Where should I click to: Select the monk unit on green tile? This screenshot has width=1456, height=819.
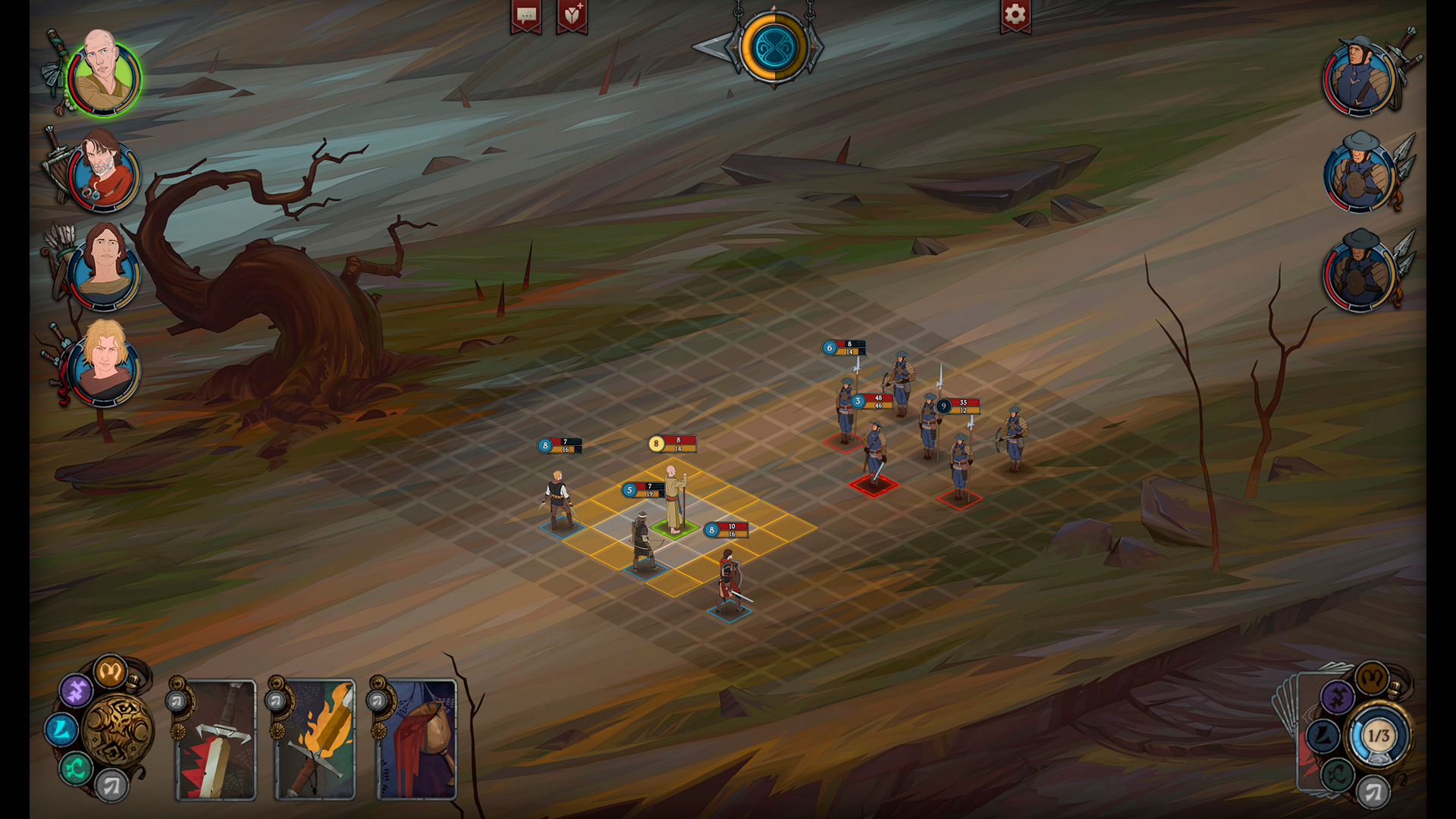pos(673,500)
